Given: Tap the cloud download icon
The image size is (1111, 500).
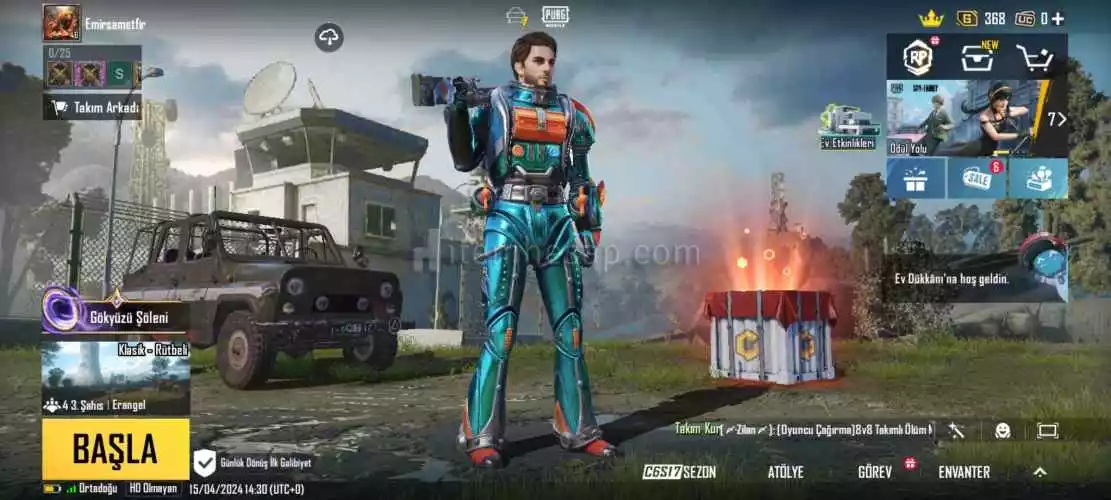Looking at the screenshot, I should click(329, 38).
